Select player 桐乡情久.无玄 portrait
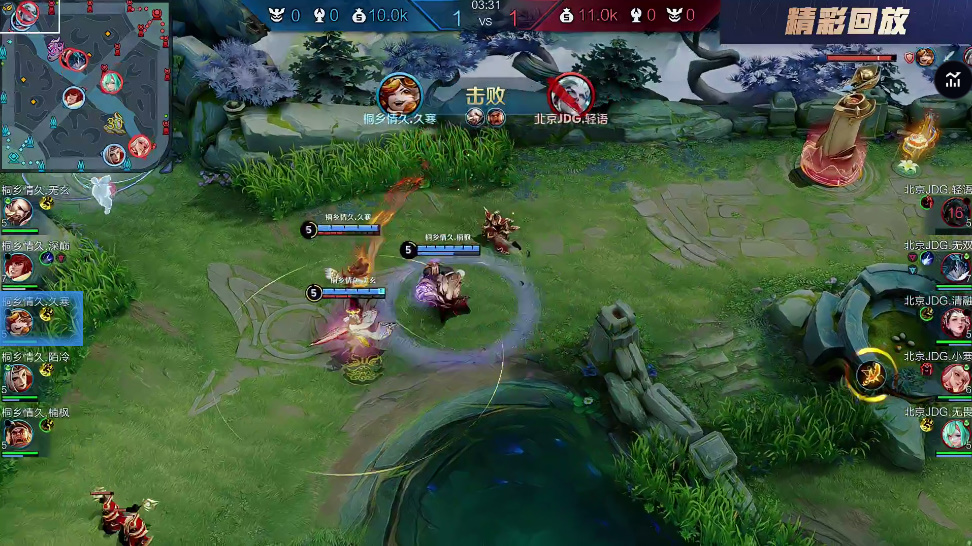 pyautogui.click(x=17, y=212)
